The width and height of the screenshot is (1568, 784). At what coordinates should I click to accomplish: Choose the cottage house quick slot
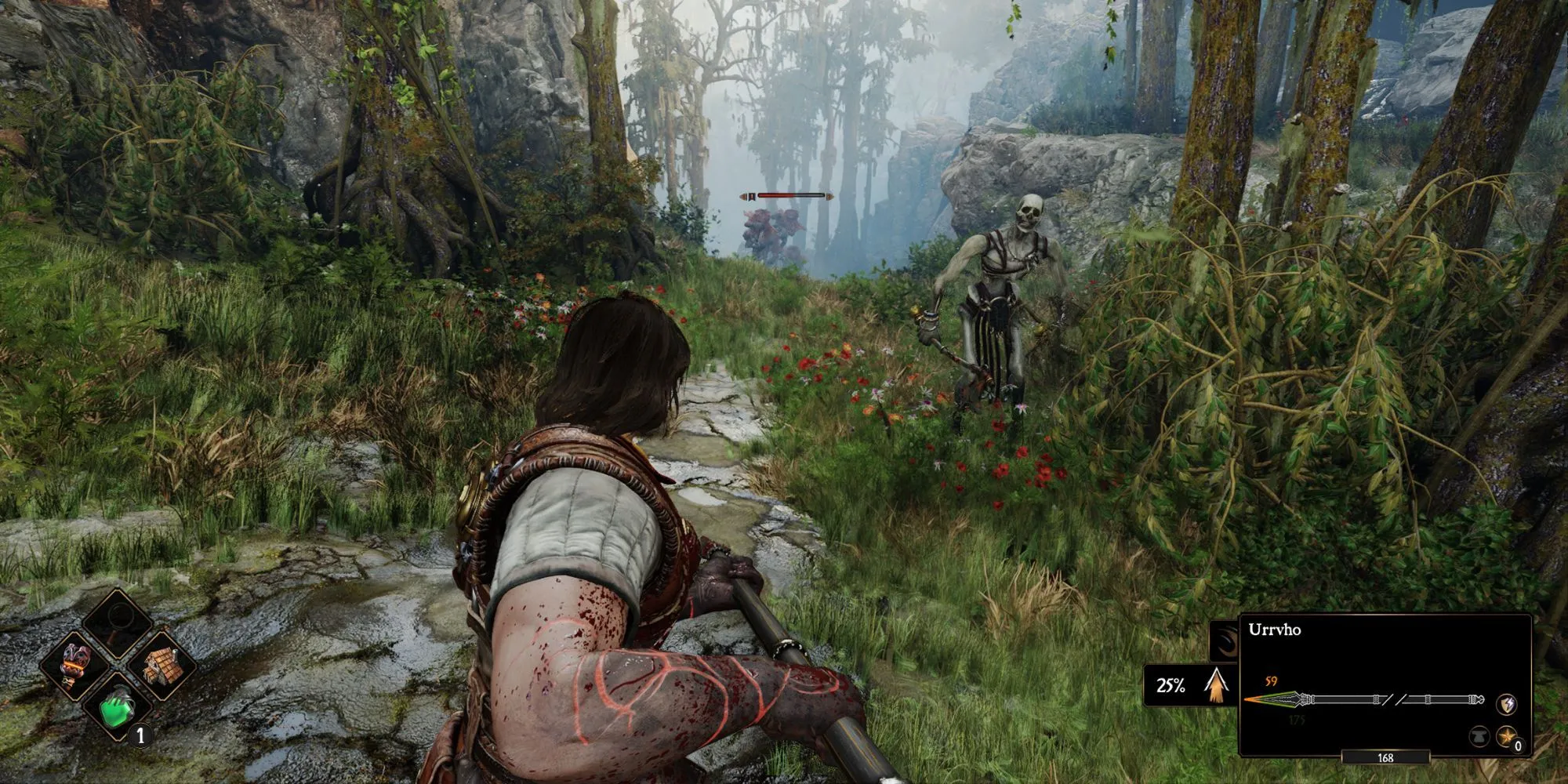tap(161, 666)
